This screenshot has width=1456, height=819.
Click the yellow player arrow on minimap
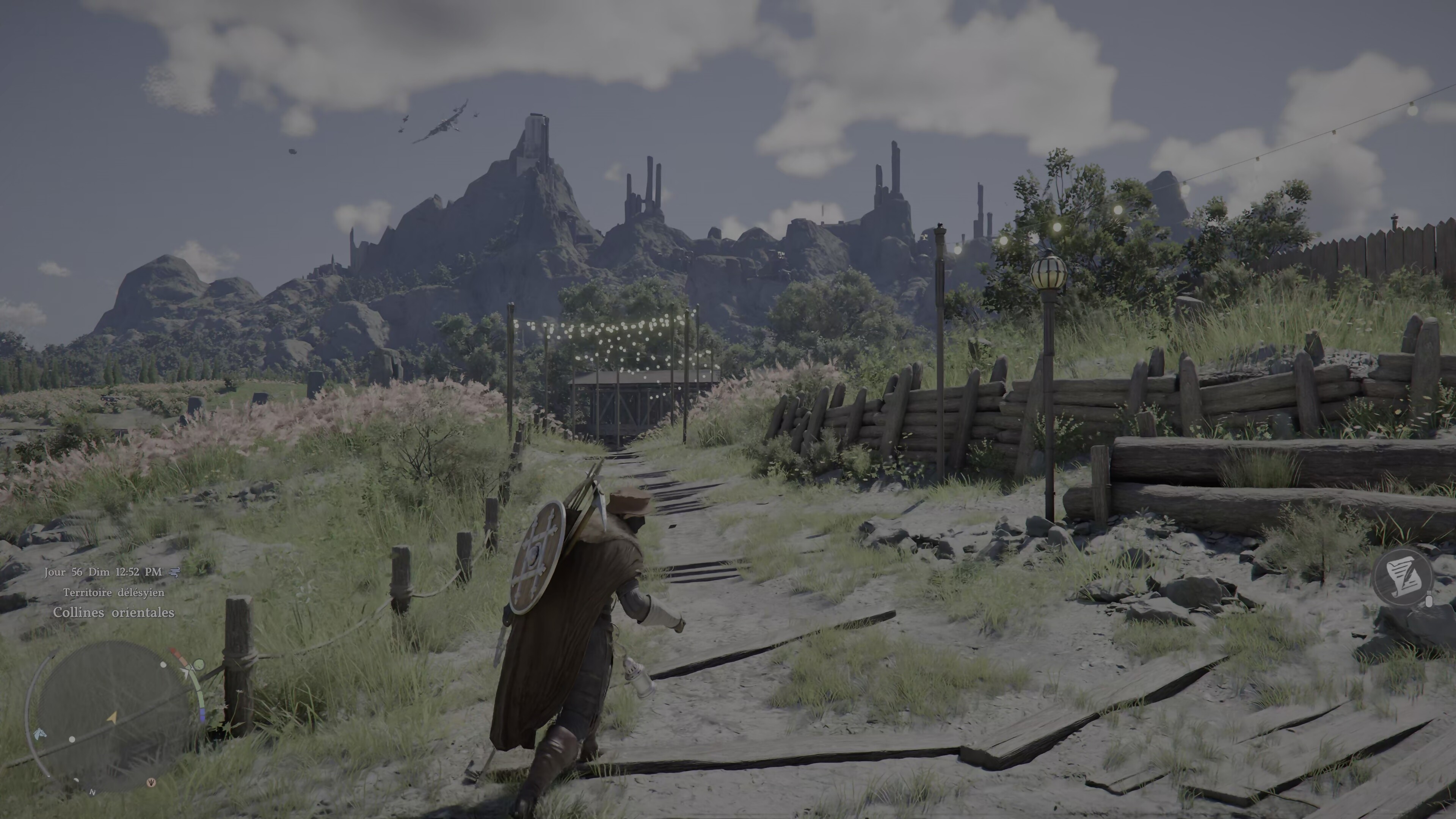112,717
